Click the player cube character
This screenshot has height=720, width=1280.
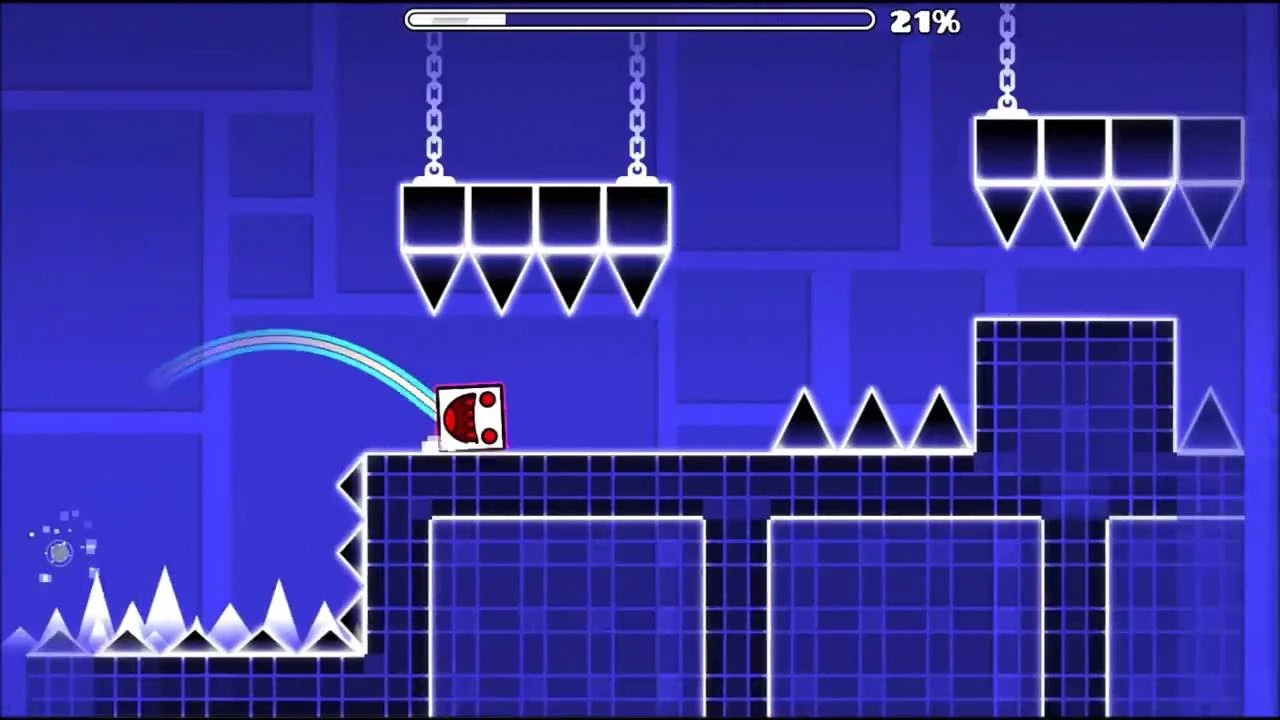pyautogui.click(x=470, y=417)
